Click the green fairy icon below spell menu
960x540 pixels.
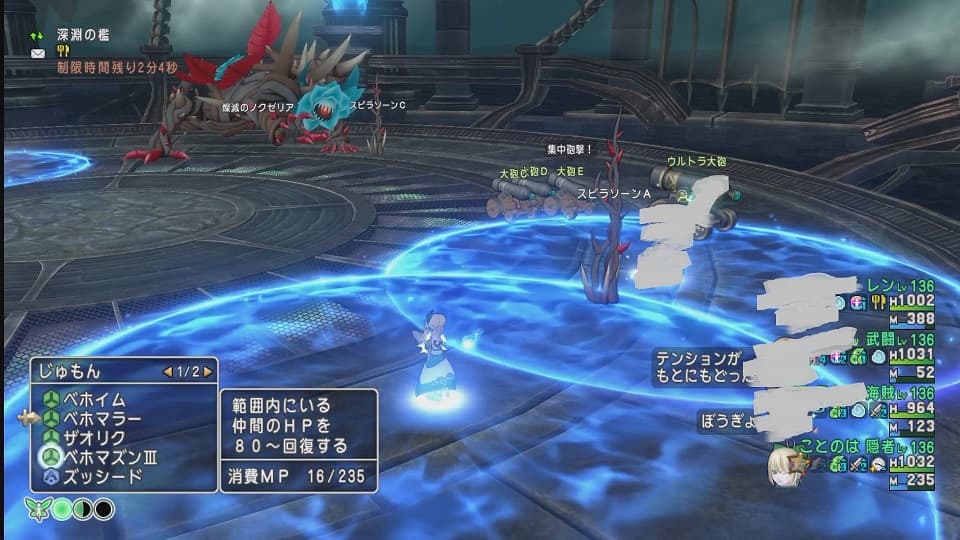tap(39, 509)
